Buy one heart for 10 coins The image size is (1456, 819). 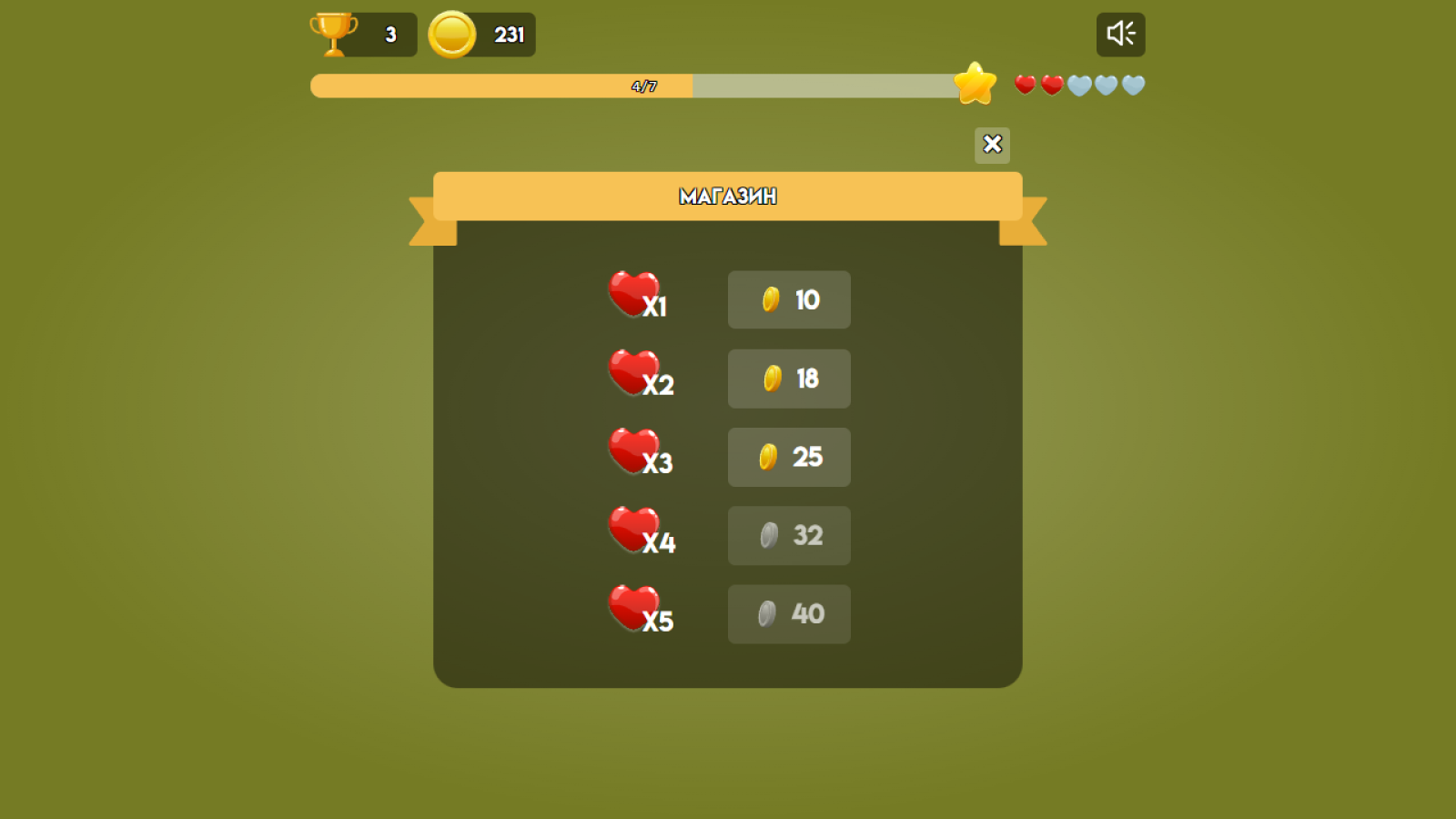(x=789, y=299)
